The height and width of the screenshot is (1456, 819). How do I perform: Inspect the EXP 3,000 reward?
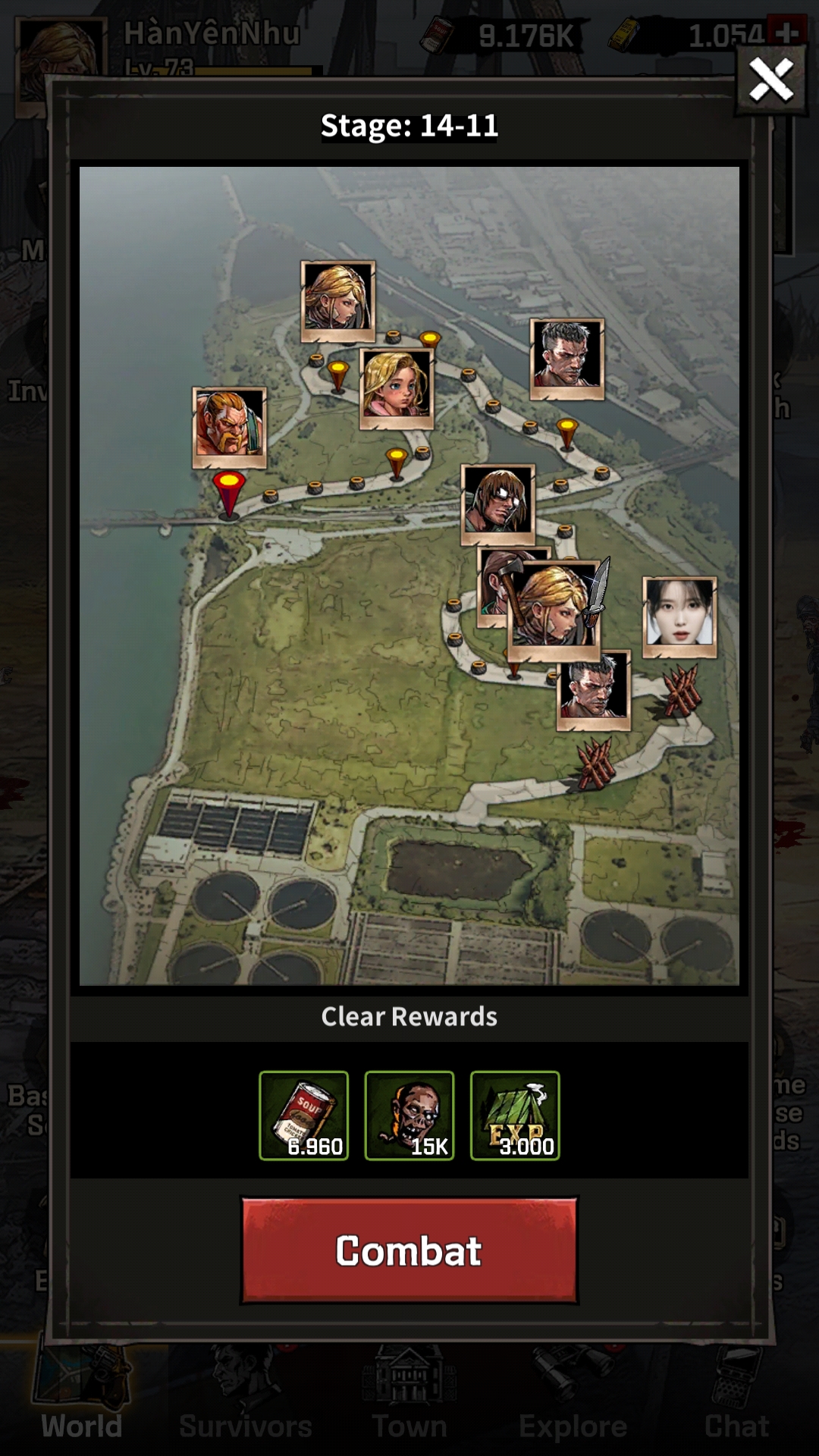[x=515, y=1116]
